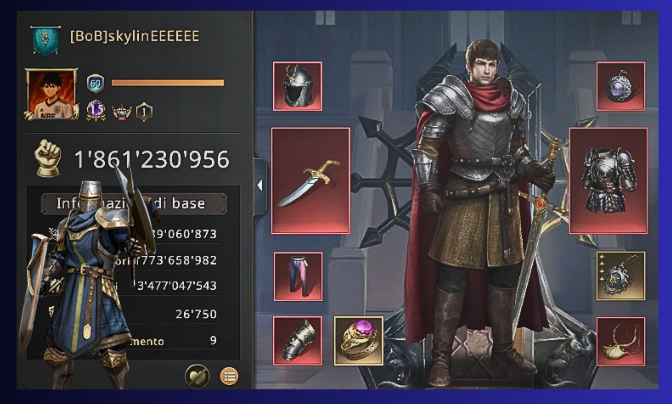This screenshot has height=404, width=672.
Task: Open the curved dagger weapon slot
Action: (x=310, y=180)
